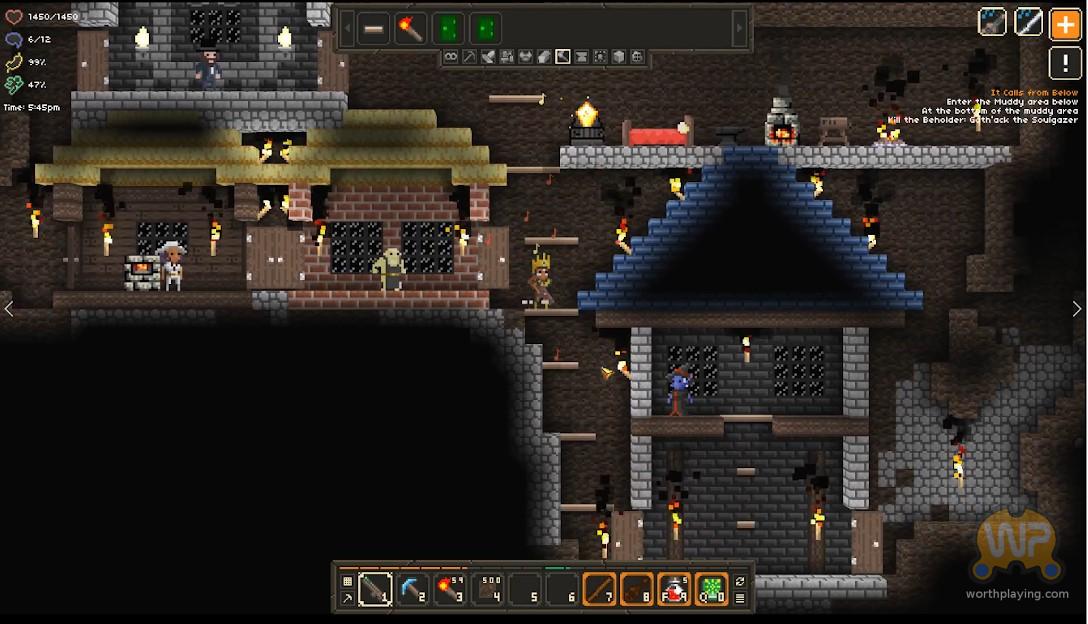
Task: Open the inventory grid button beside hotbar
Action: pyautogui.click(x=347, y=581)
